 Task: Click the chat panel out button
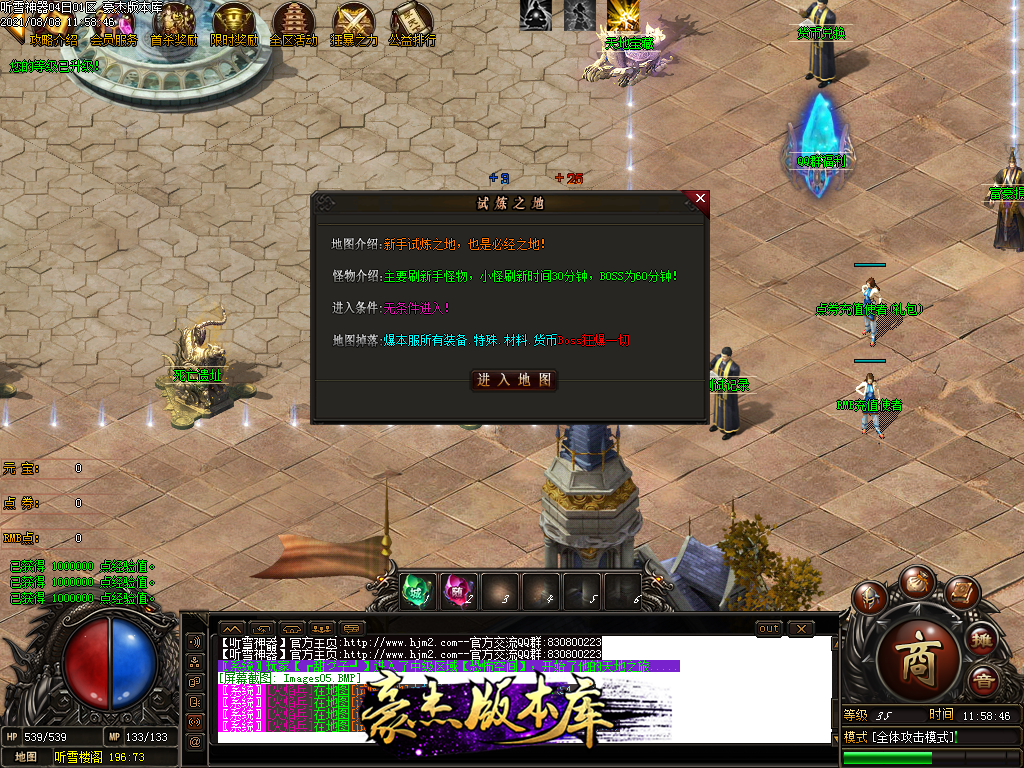point(769,628)
